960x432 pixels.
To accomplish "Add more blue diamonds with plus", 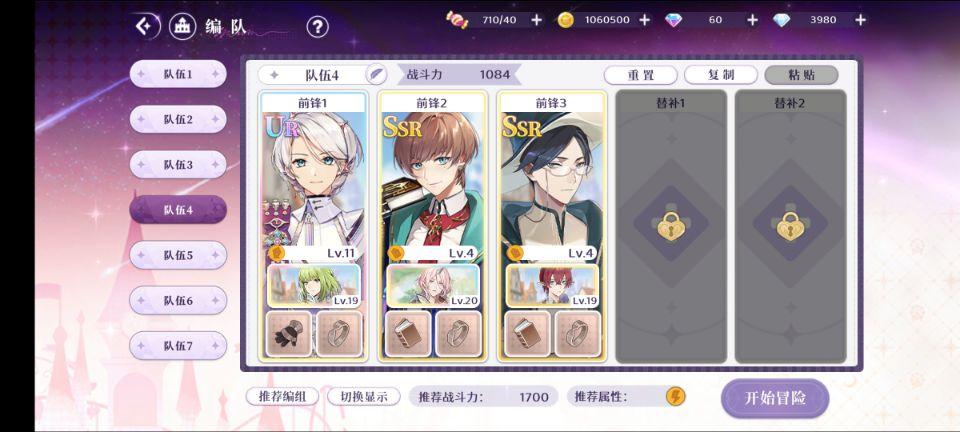I will [860, 20].
